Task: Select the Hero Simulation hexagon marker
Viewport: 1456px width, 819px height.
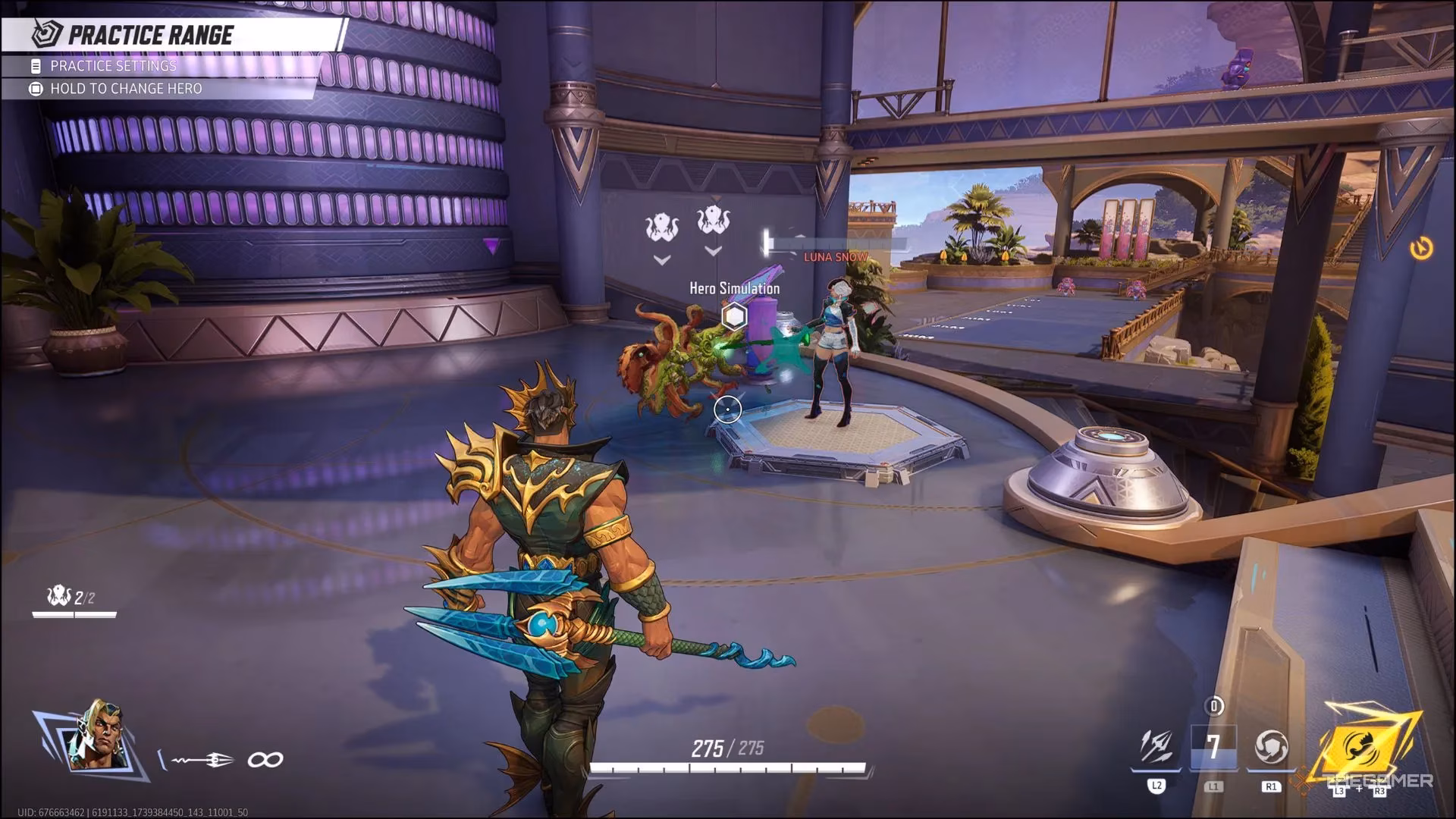Action: click(733, 316)
